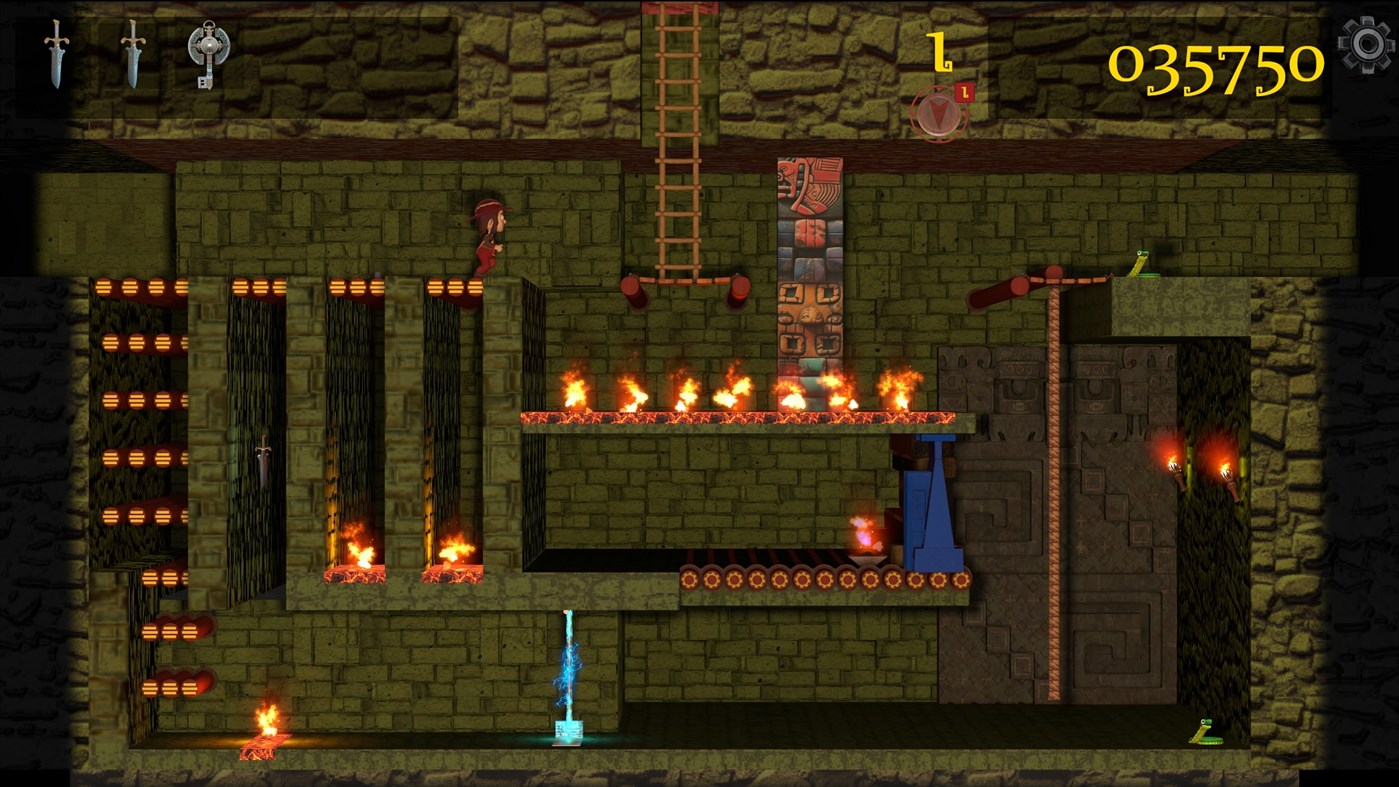This screenshot has height=787, width=1399.
Task: Click the red medallion with the downward arrow
Action: coord(938,112)
